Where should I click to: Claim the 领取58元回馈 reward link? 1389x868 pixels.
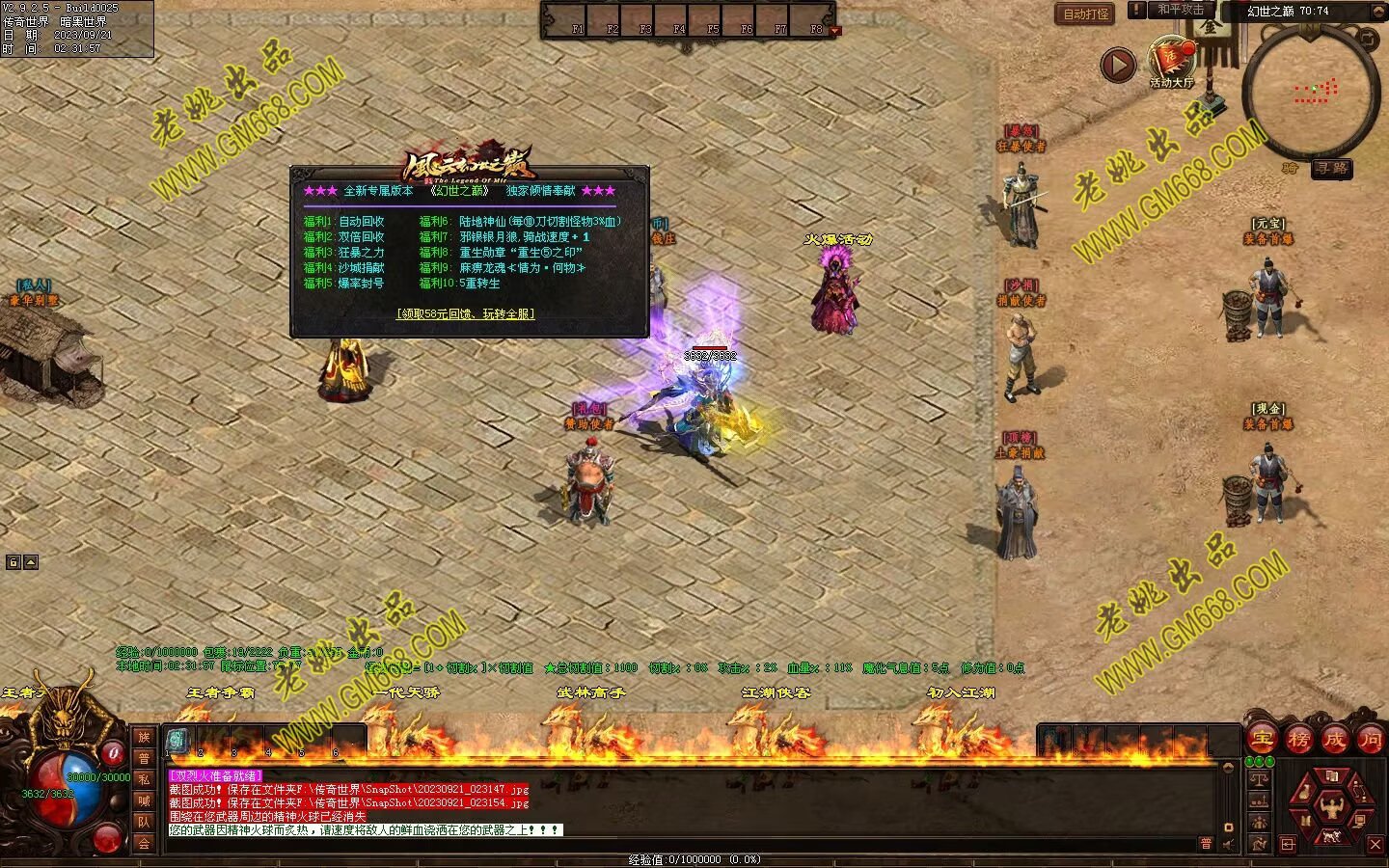click(x=465, y=313)
